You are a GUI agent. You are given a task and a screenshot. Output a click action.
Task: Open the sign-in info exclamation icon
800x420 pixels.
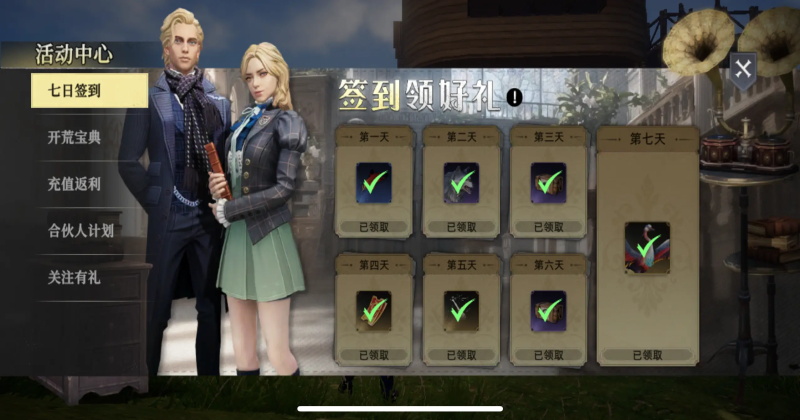(x=514, y=97)
